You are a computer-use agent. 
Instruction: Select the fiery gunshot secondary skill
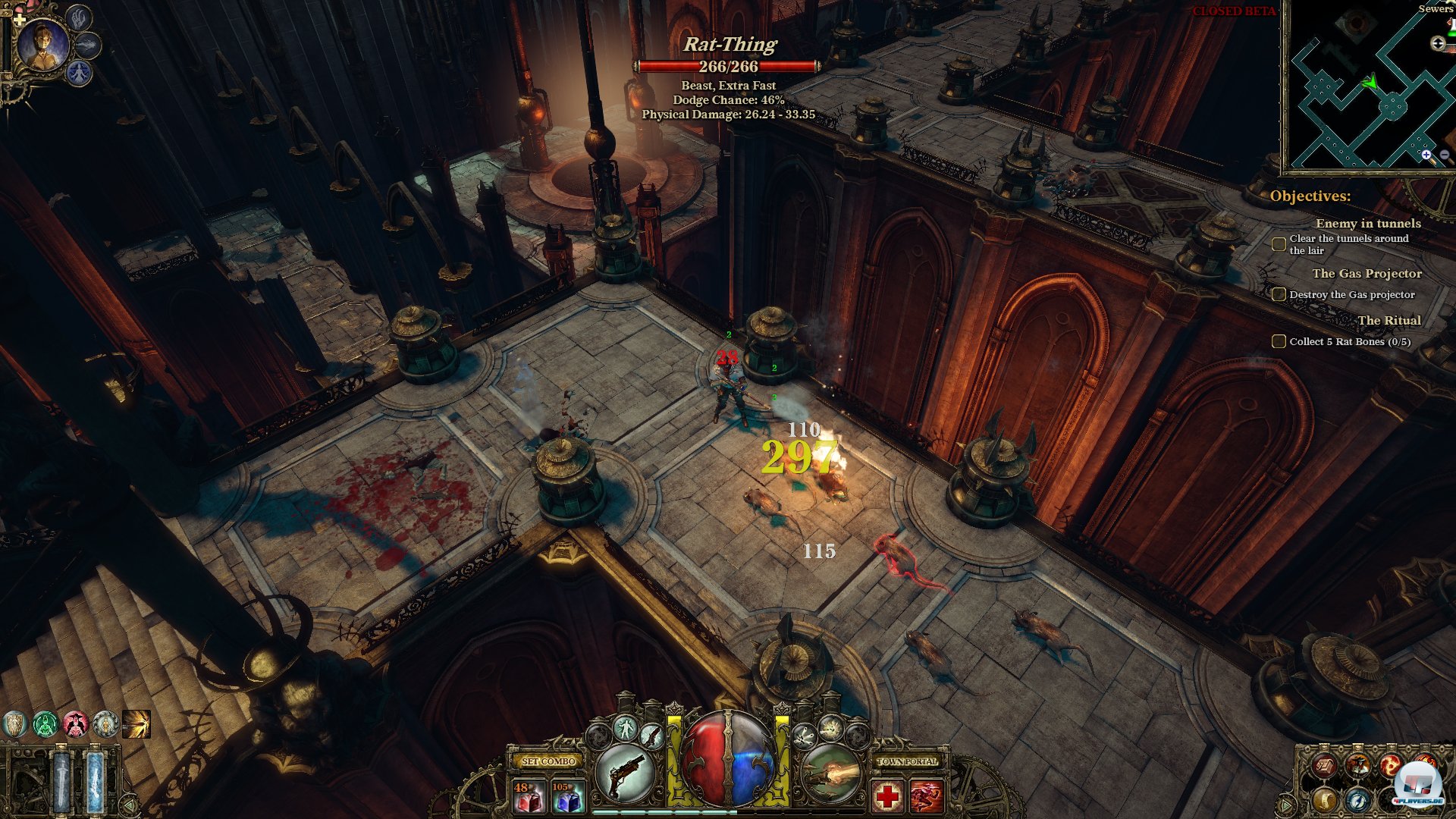[832, 773]
